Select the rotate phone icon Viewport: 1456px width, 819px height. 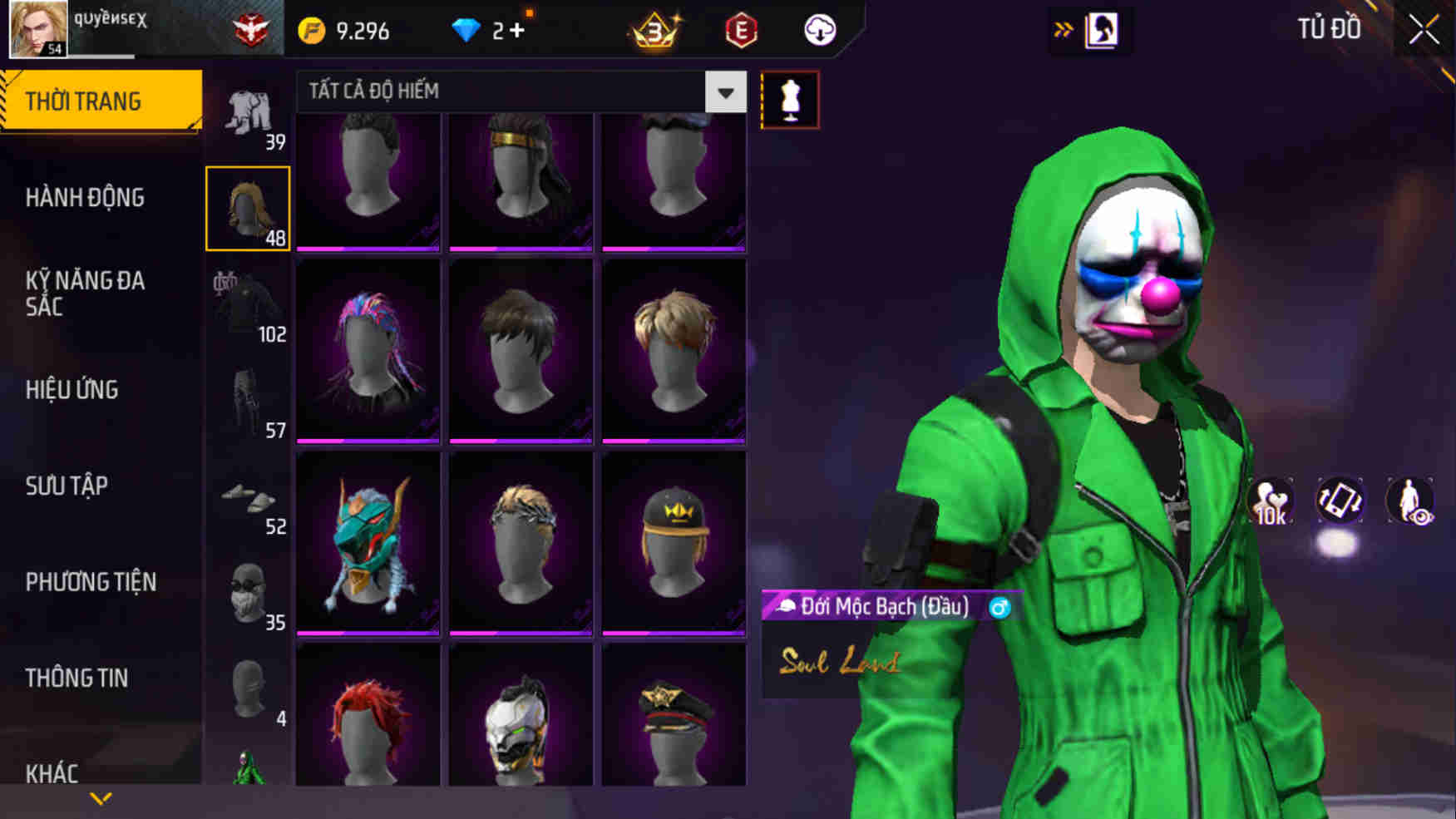point(1341,500)
